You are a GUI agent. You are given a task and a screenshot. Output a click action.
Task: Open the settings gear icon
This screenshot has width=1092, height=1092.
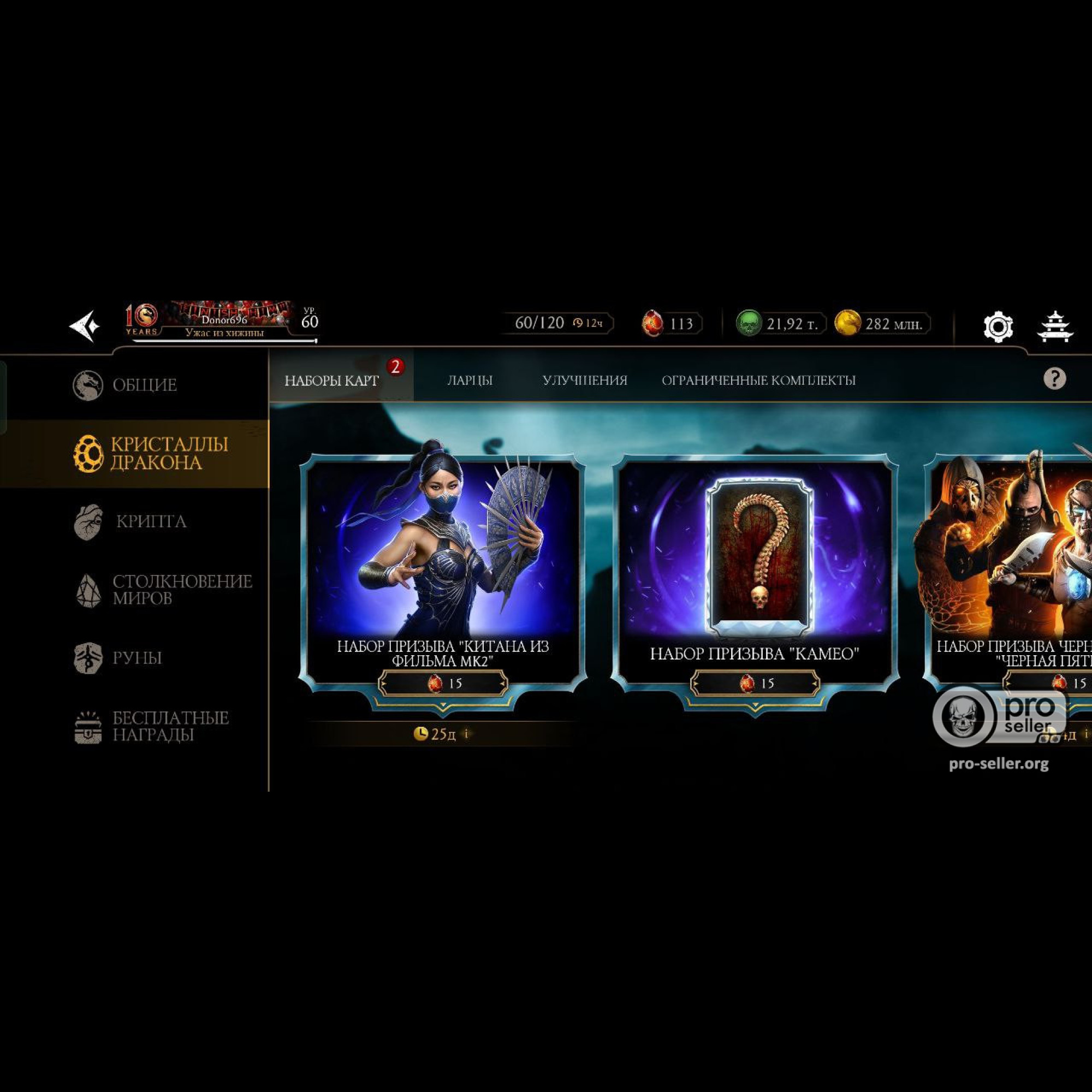click(998, 326)
